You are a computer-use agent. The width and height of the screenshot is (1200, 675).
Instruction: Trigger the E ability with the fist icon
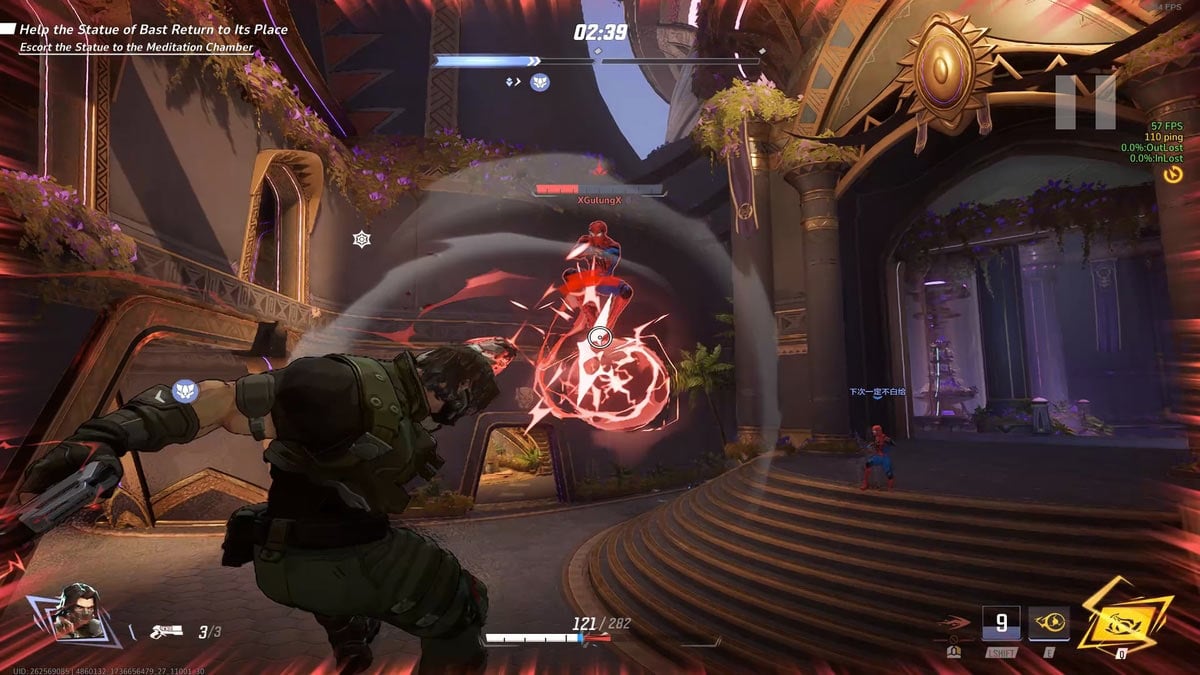point(1049,624)
